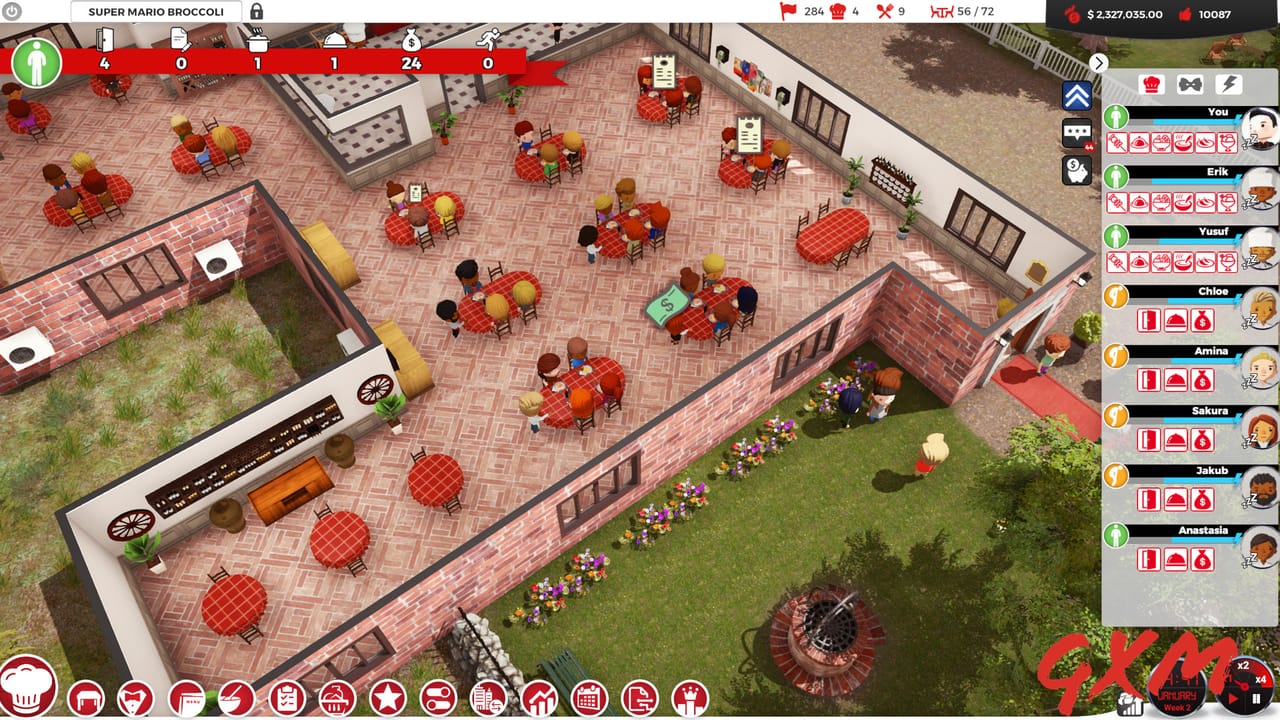Open the ingredients basket icon
This screenshot has height=720, width=1280.
coord(335,700)
